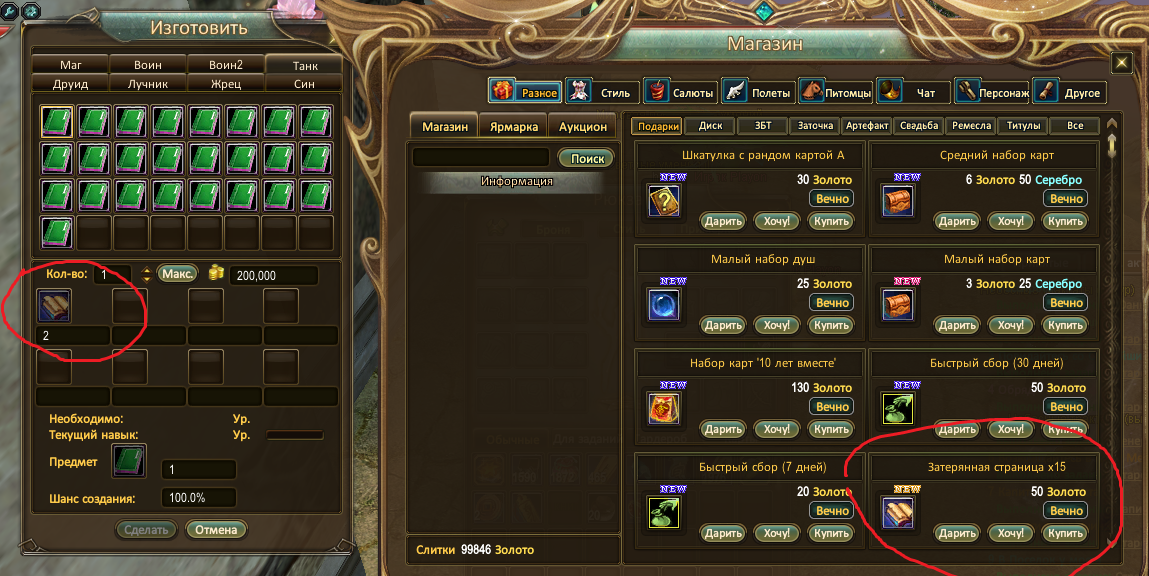Choose the Титулы filter tab

(1021, 126)
